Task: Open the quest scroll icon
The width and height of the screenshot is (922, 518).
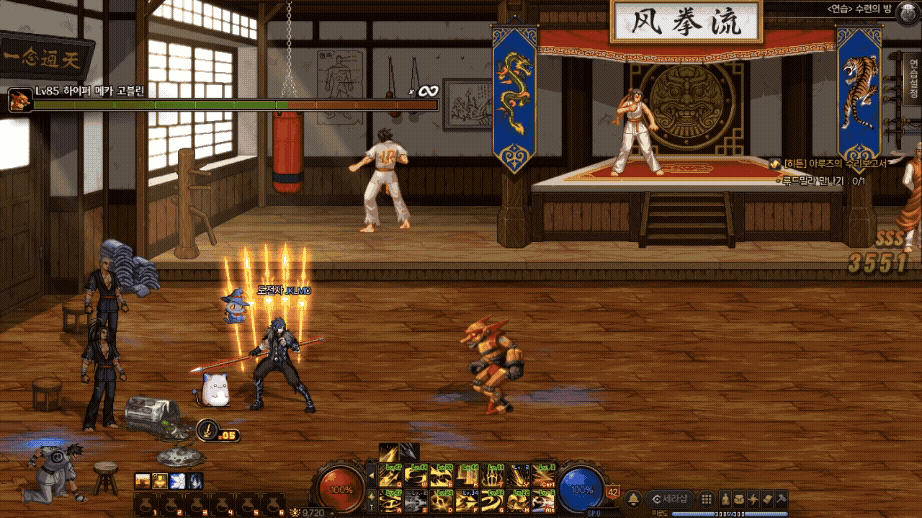Action: point(767,498)
